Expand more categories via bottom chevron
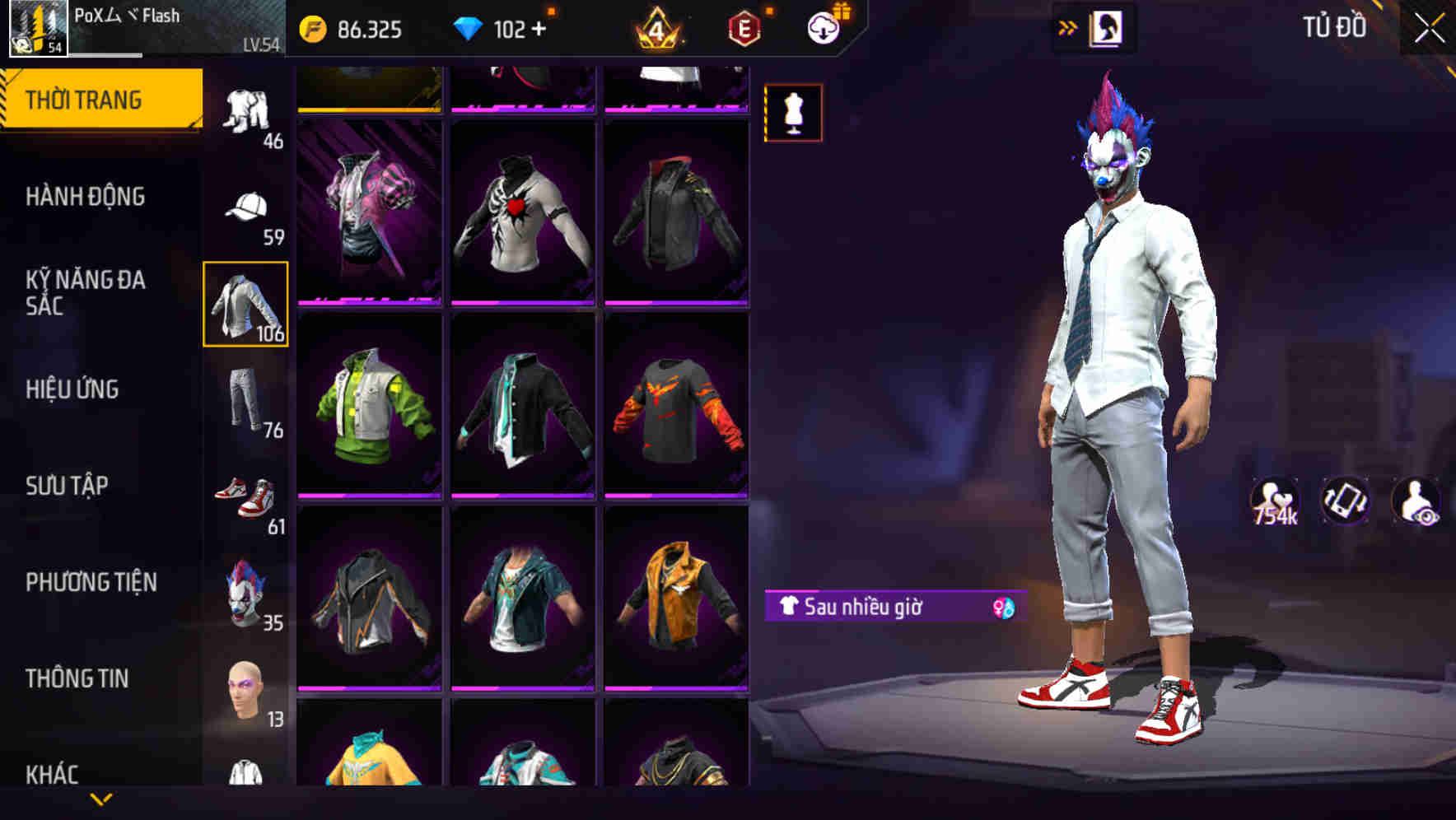This screenshot has width=1456, height=820. point(101,797)
